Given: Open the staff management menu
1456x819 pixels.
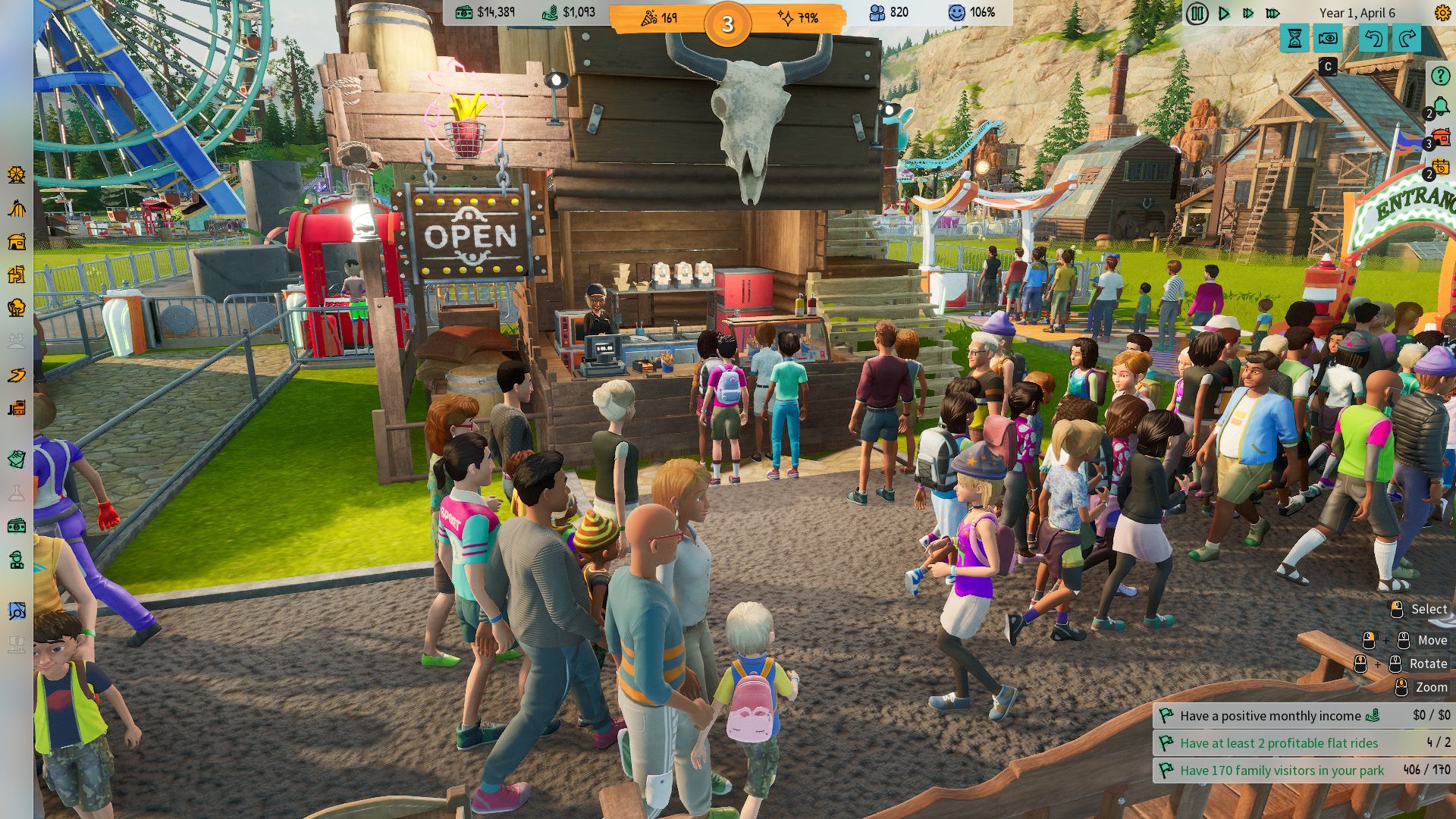Looking at the screenshot, I should click(17, 560).
